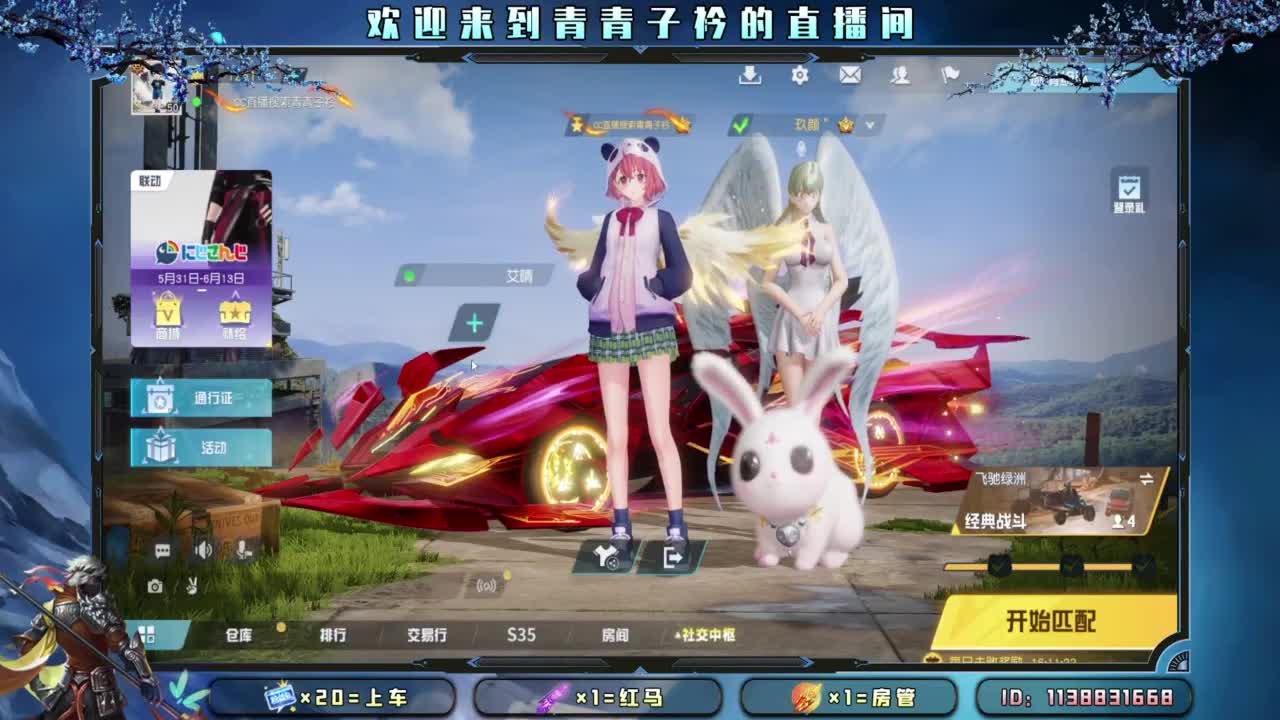Open the settings gear icon

(800, 76)
